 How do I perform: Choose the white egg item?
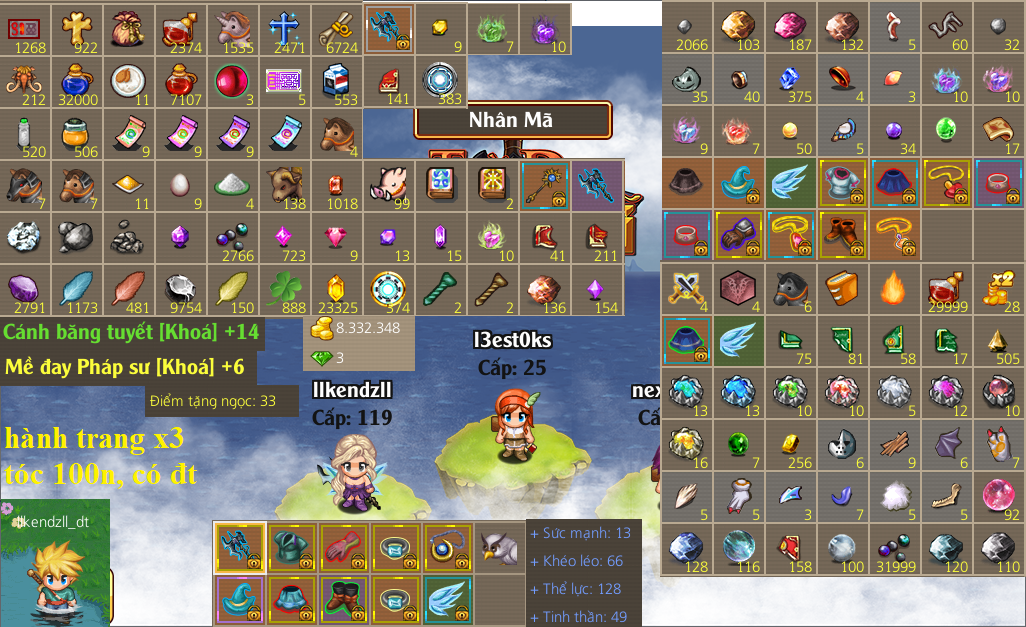click(182, 185)
